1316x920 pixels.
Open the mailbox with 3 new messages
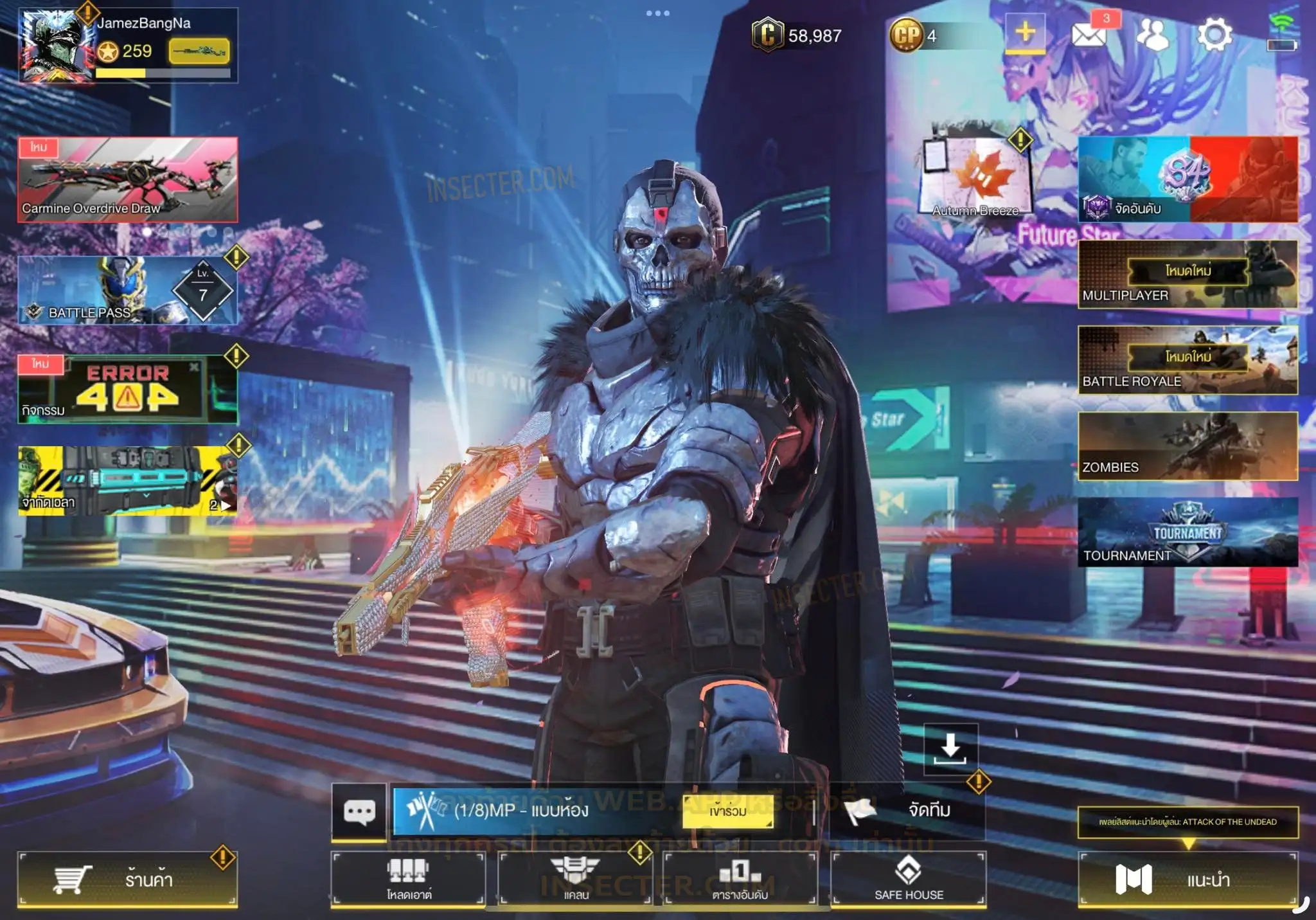click(x=1090, y=35)
